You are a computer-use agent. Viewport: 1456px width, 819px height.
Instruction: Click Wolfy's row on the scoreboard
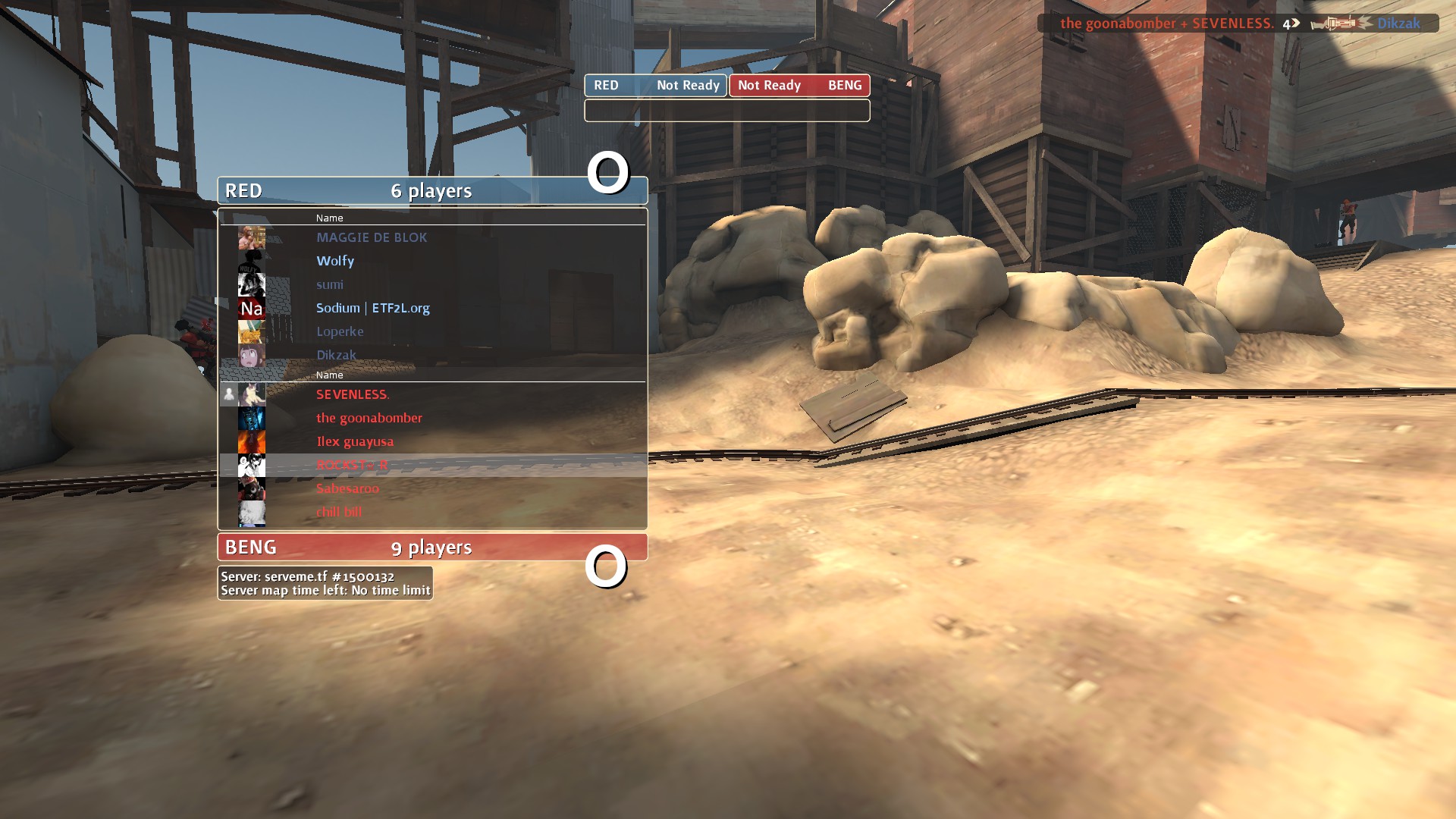tap(335, 261)
